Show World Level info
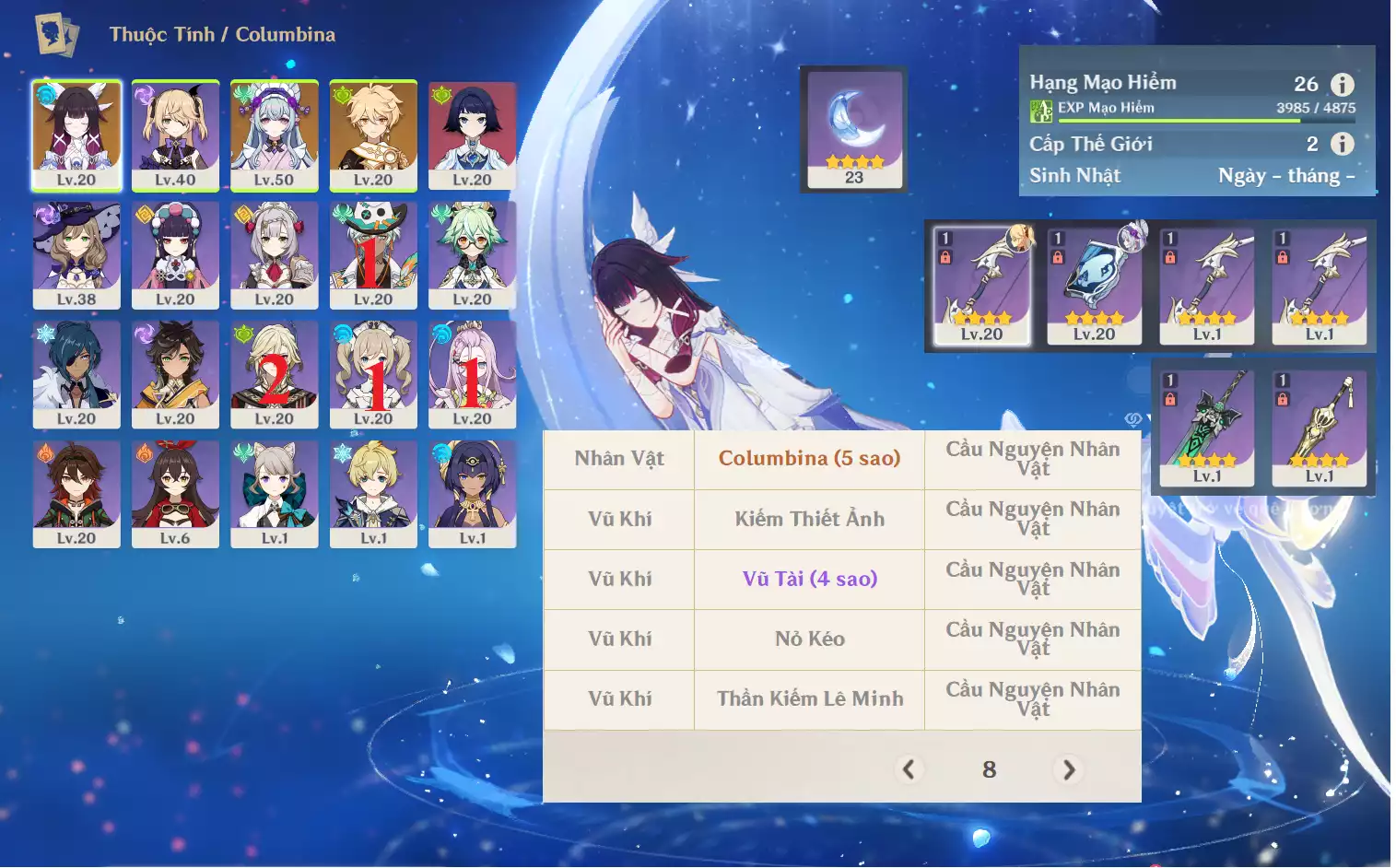The height and width of the screenshot is (868, 1396). (x=1343, y=144)
